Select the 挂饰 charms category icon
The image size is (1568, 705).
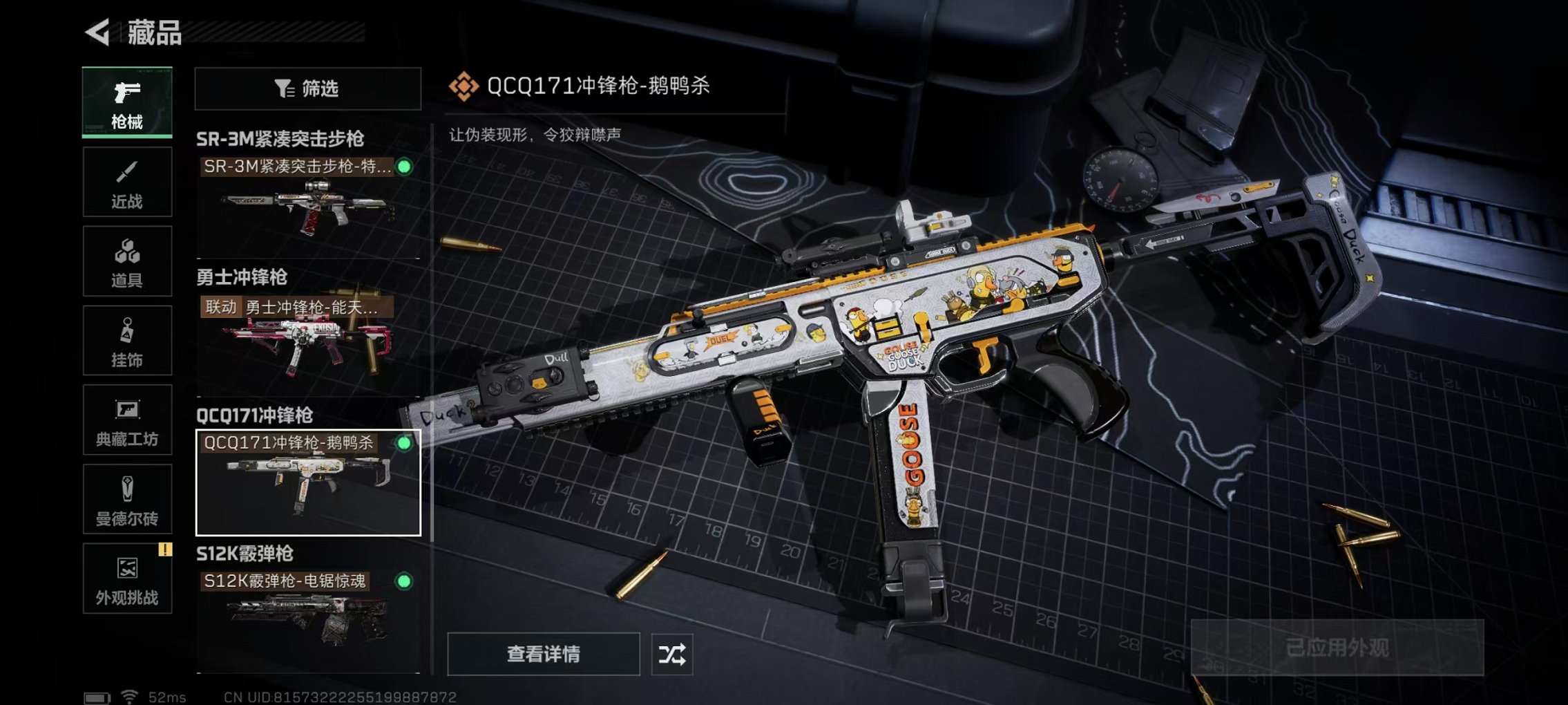(x=126, y=340)
